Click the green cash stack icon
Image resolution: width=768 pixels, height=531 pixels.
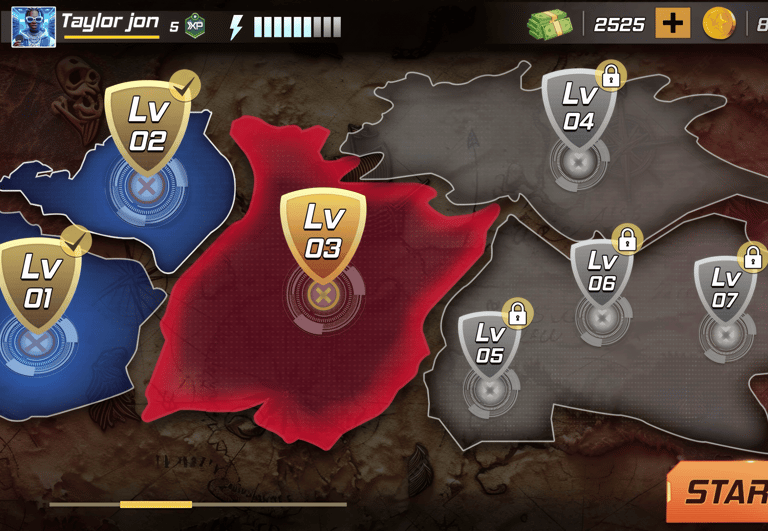click(x=550, y=24)
